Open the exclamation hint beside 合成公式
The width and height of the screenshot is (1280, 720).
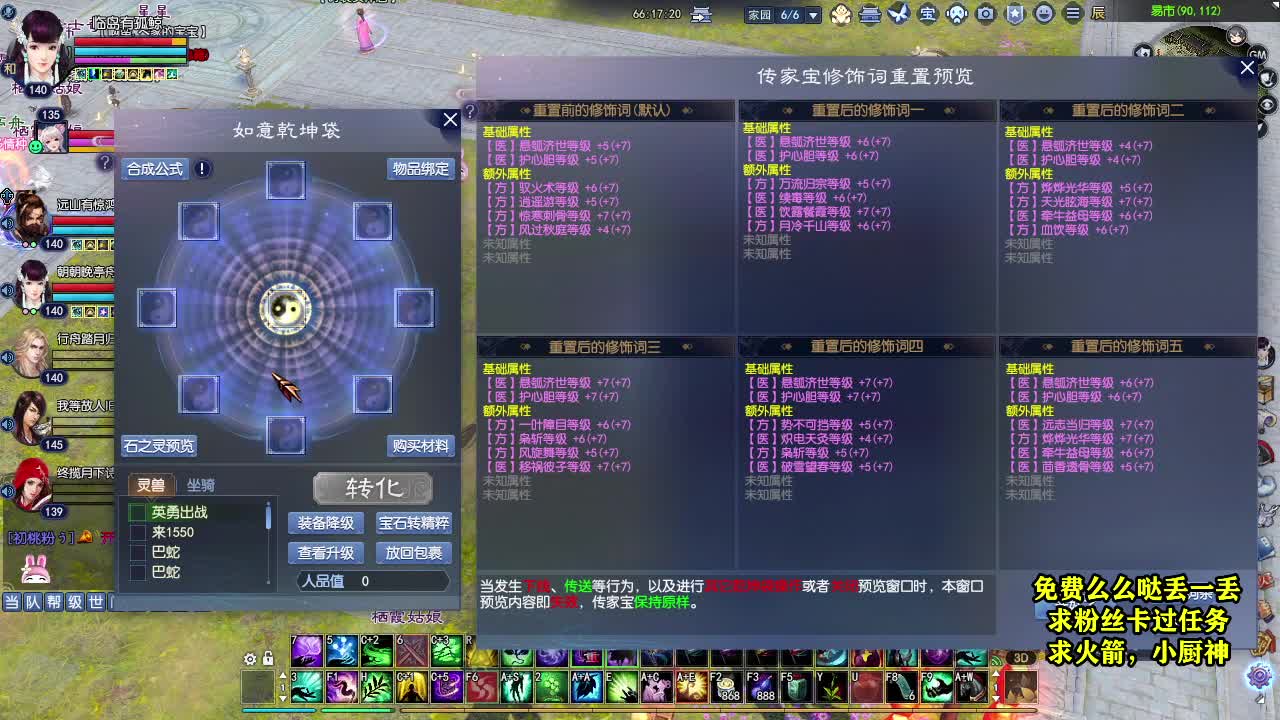pos(201,169)
